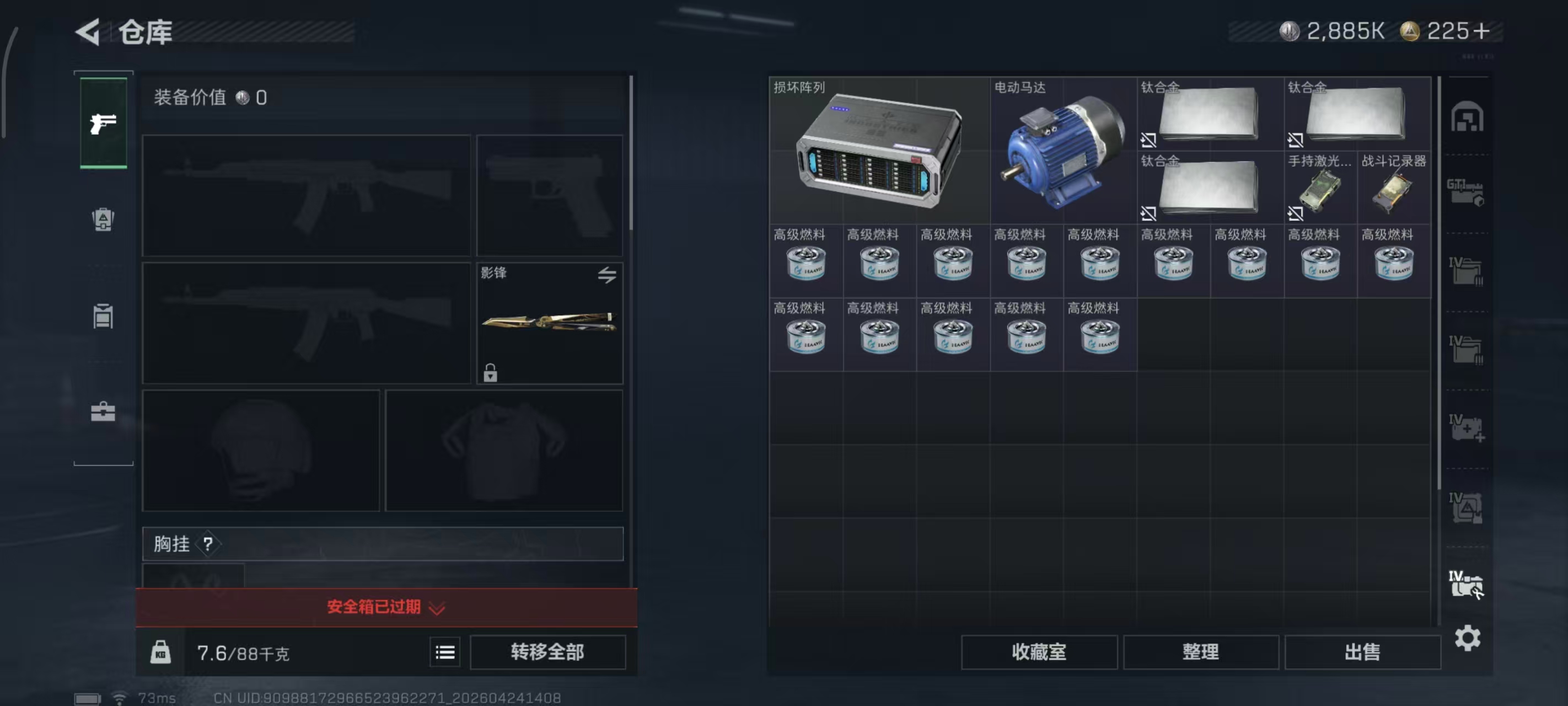Click the warehouse storage icon atop right sidebar

(x=1468, y=117)
